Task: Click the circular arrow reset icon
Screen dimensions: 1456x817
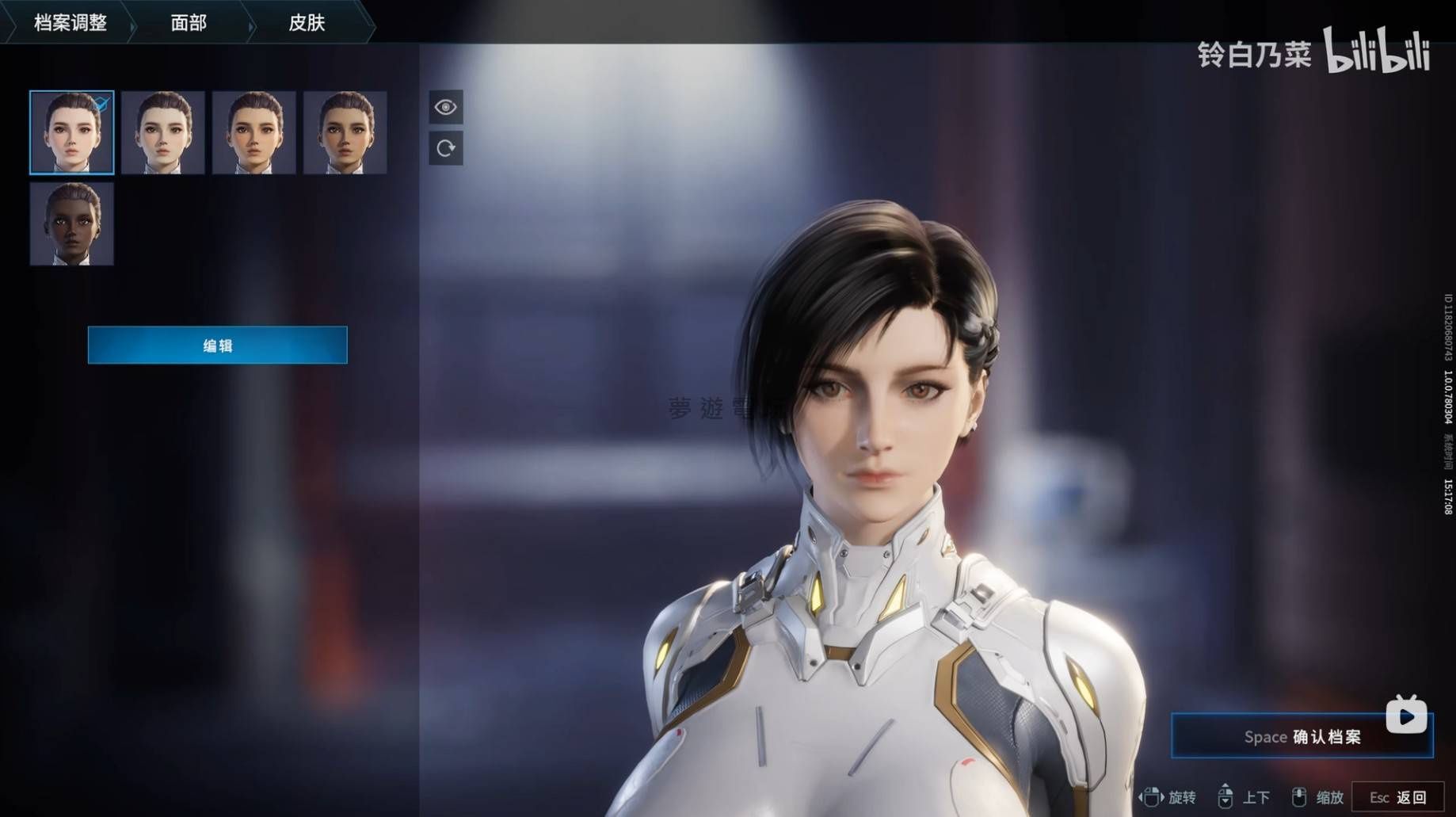Action: click(x=446, y=148)
